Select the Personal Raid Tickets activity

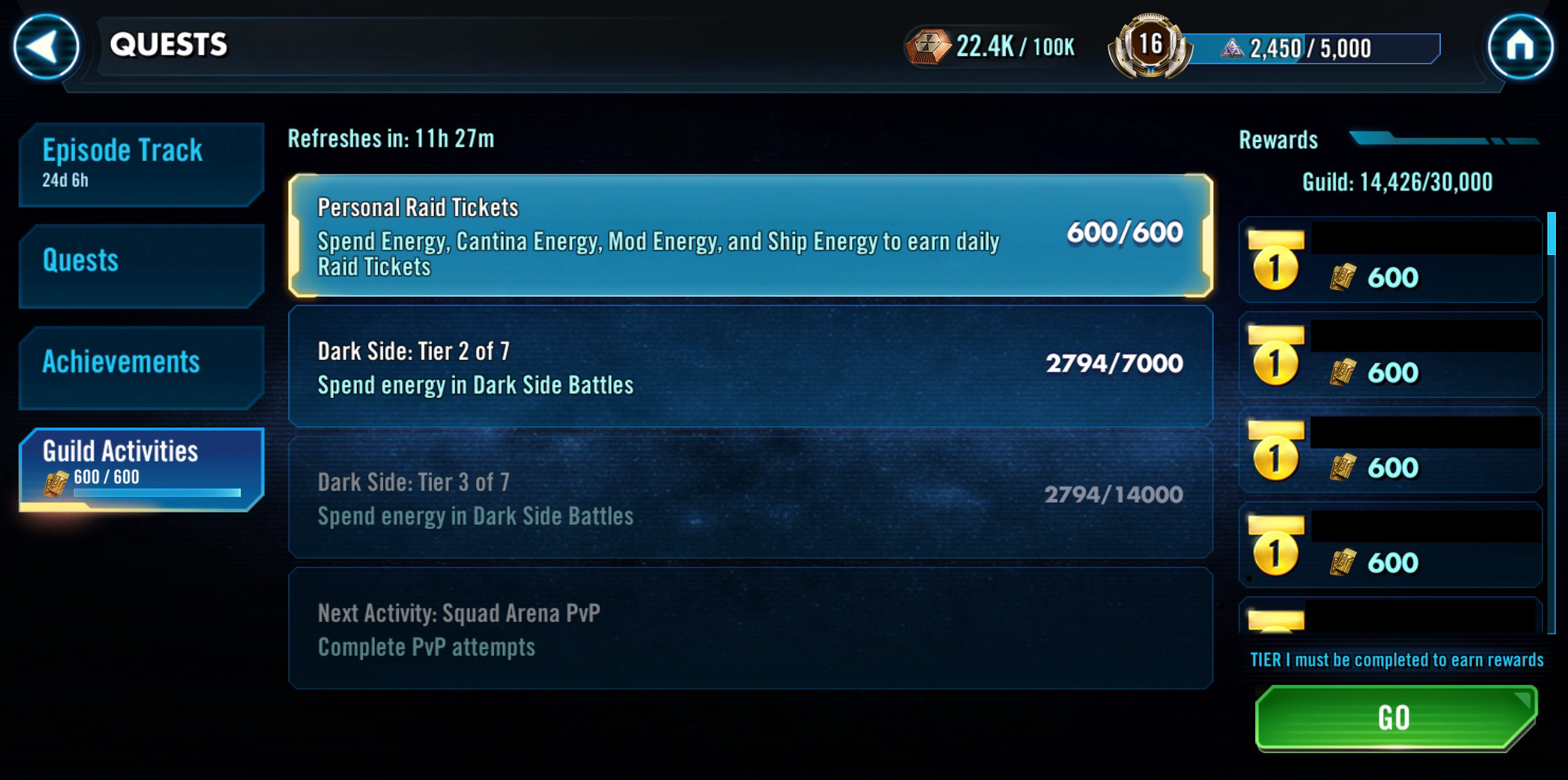(750, 236)
